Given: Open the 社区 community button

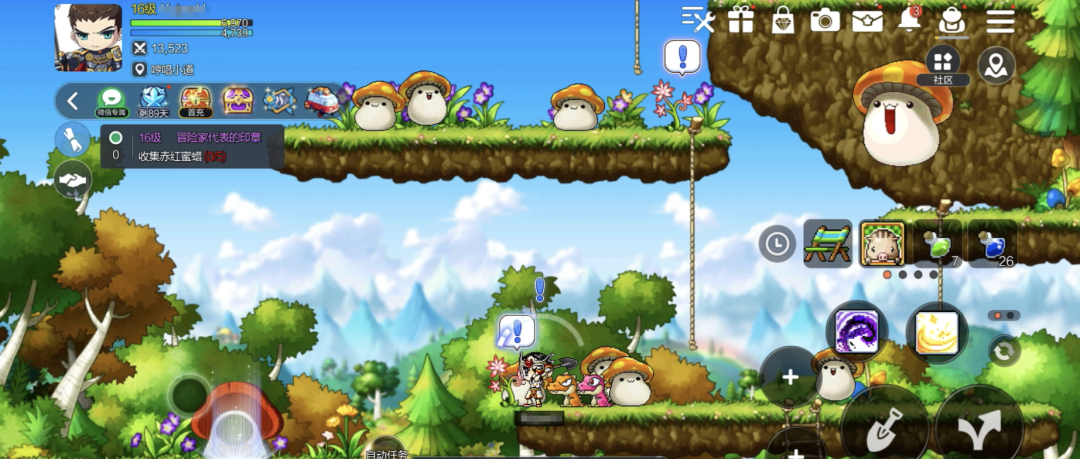Looking at the screenshot, I should coord(943,65).
